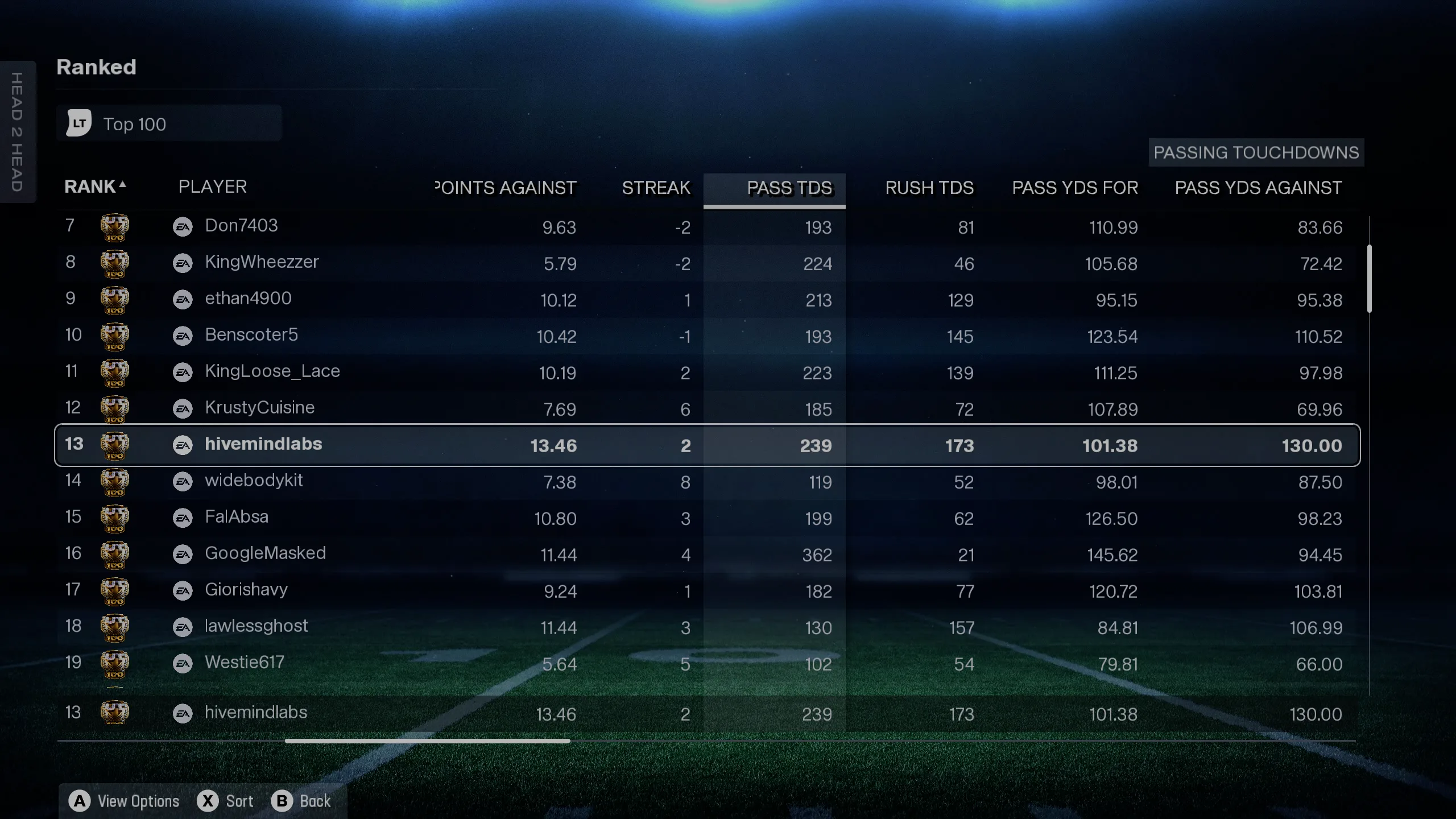Select the trophy crest icon for Don7403
This screenshot has width=1456, height=819.
coord(115,226)
